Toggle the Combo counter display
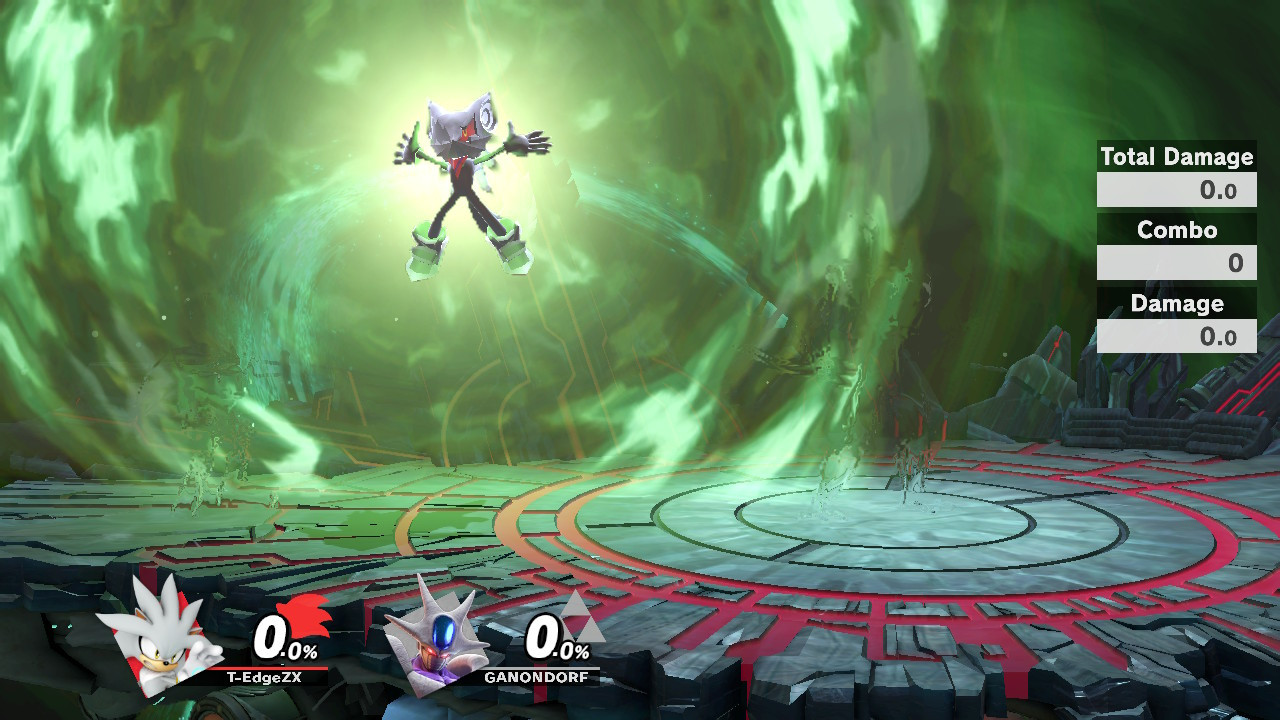This screenshot has height=720, width=1280. click(1176, 230)
